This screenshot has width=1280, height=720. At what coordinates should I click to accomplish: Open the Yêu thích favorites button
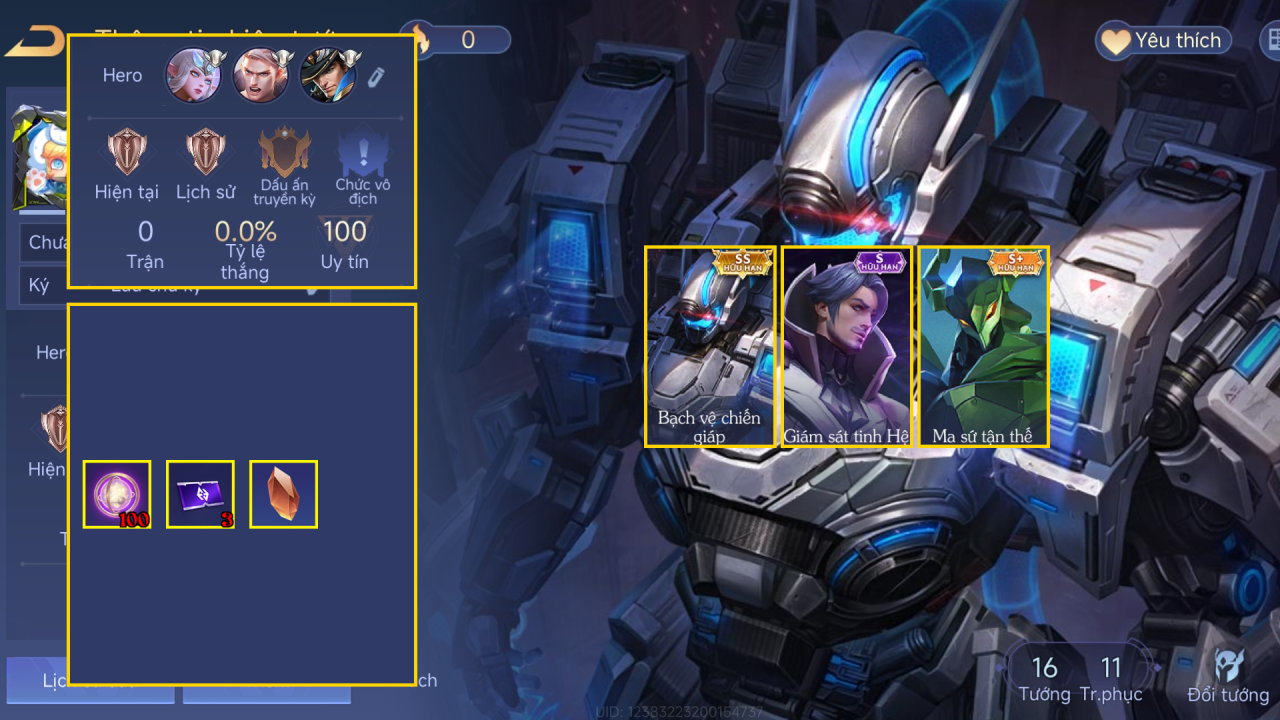(x=1163, y=41)
